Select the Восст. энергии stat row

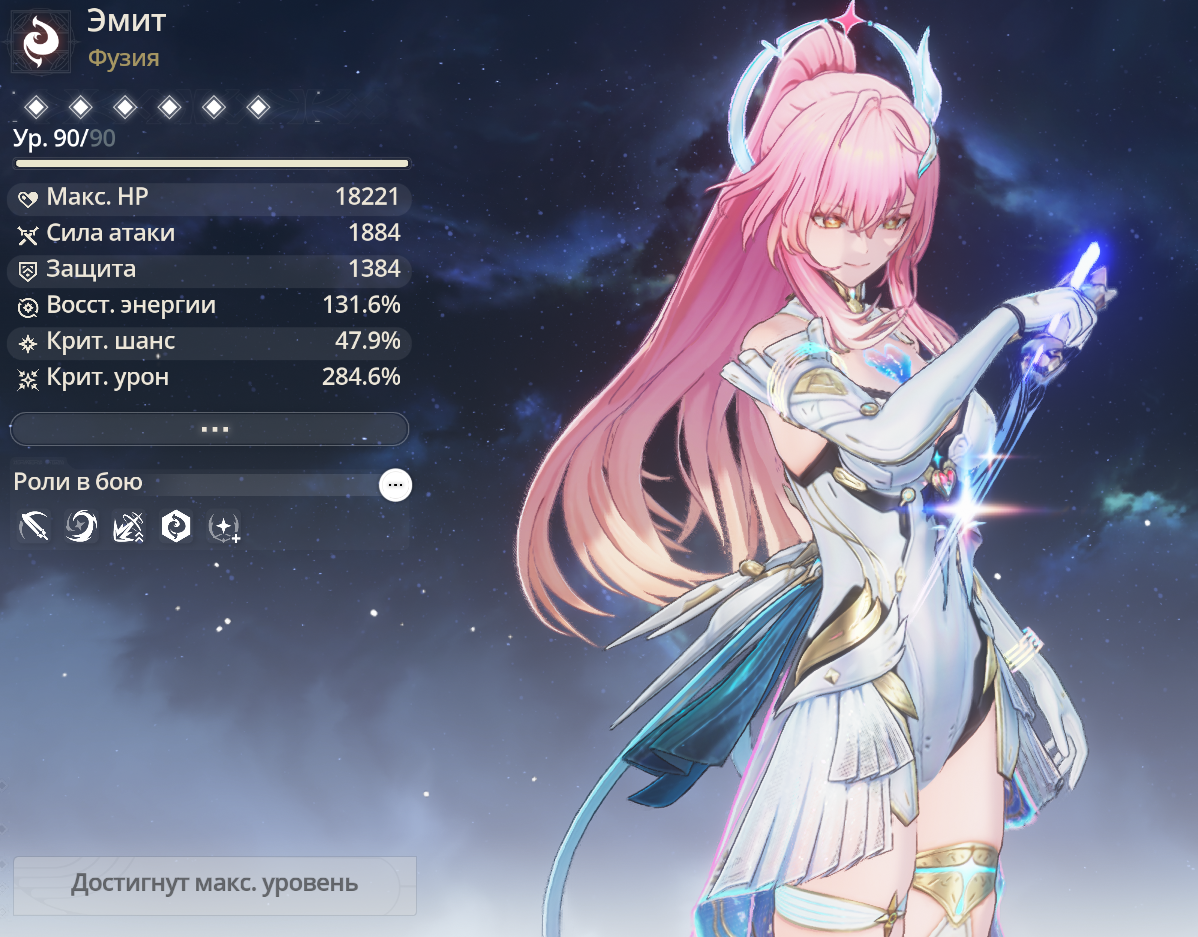coord(209,305)
